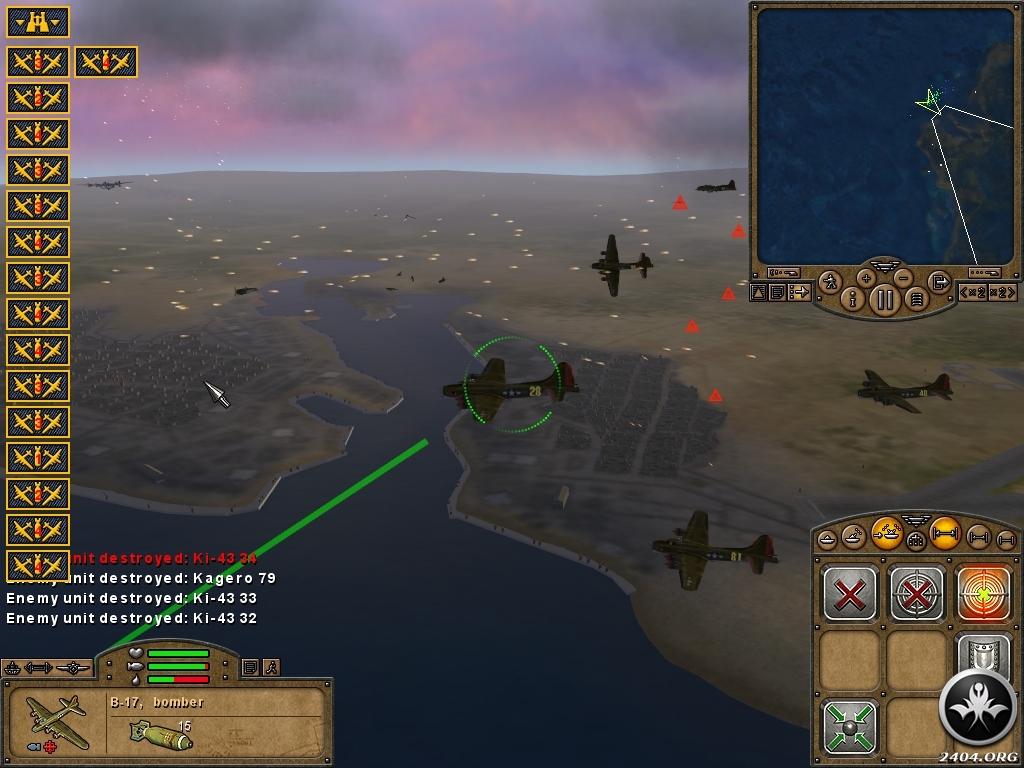The height and width of the screenshot is (768, 1024).
Task: Click the running man icon on unit panel
Action: click(271, 667)
